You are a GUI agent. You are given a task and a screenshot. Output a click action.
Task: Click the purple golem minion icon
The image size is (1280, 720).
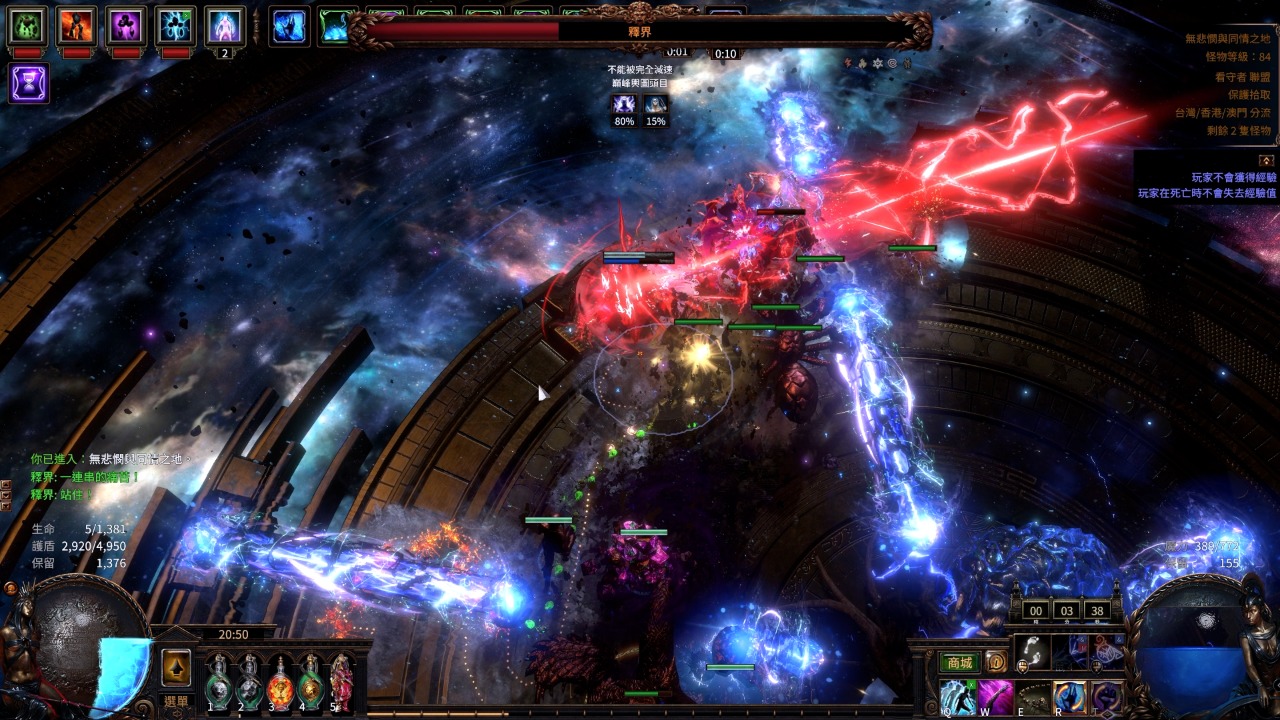127,26
